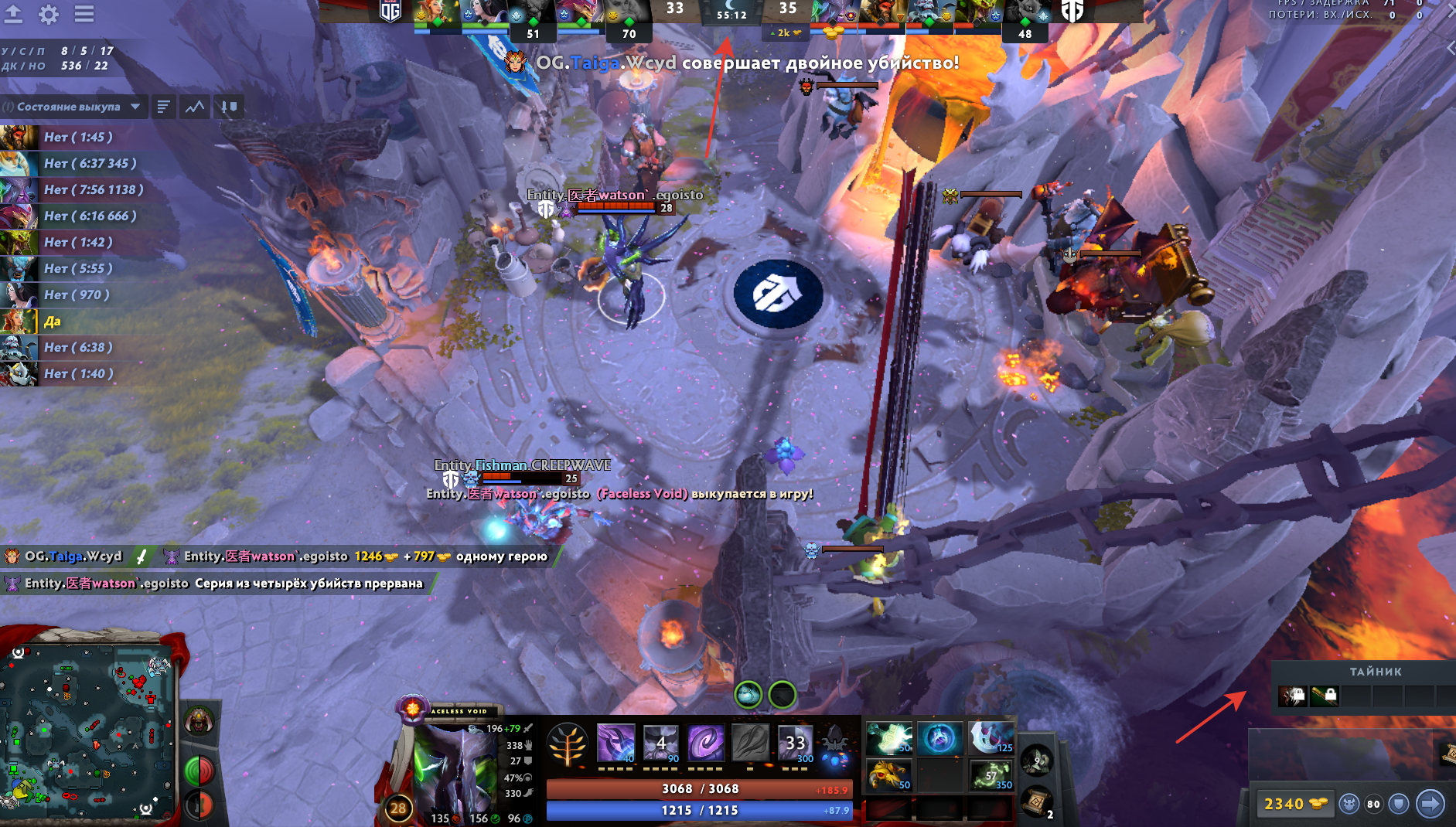This screenshot has height=827, width=1456.
Task: Open the Faceless Void talent tree
Action: coord(568,744)
